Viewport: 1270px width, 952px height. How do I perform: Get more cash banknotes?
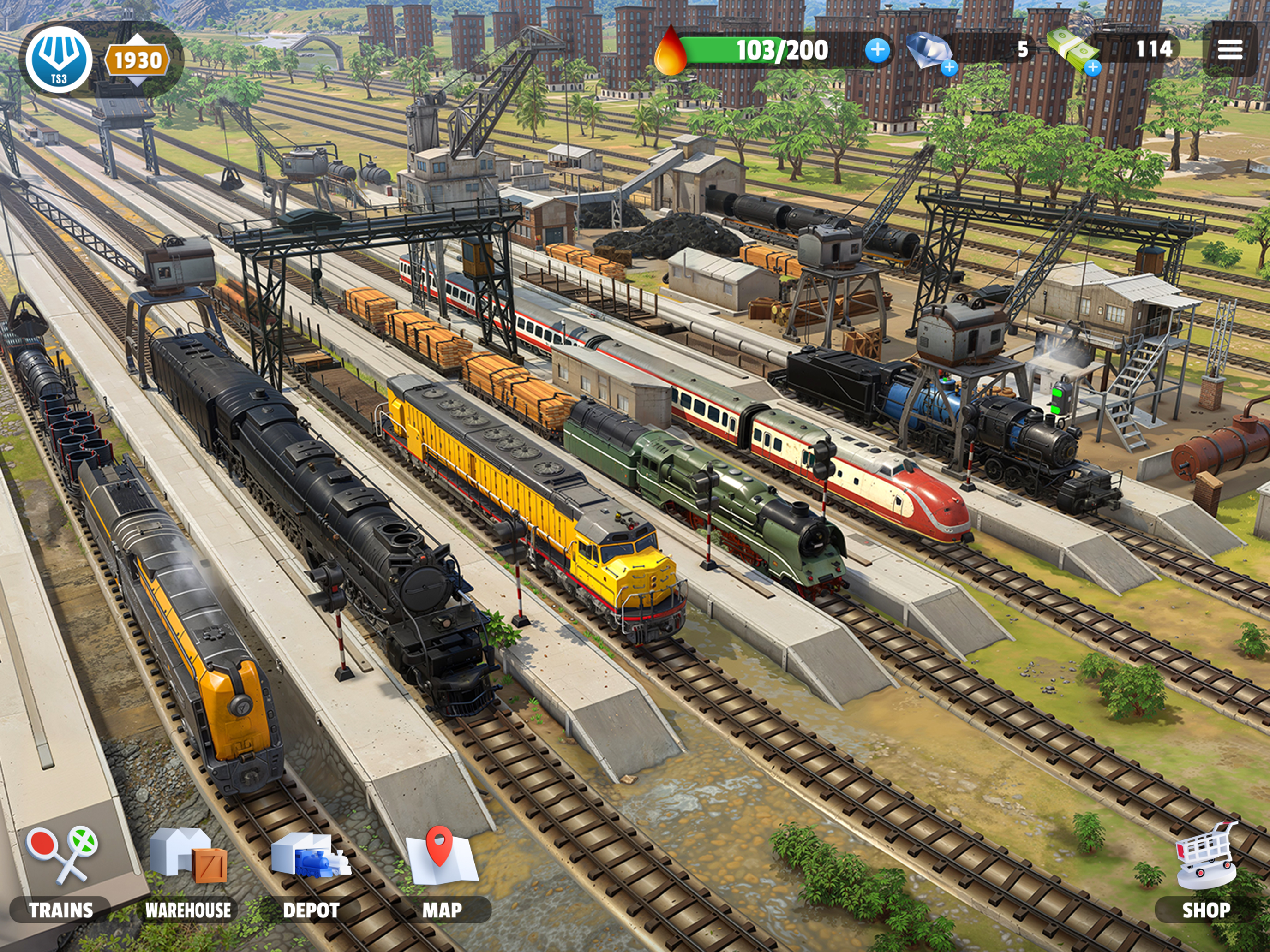click(1093, 68)
